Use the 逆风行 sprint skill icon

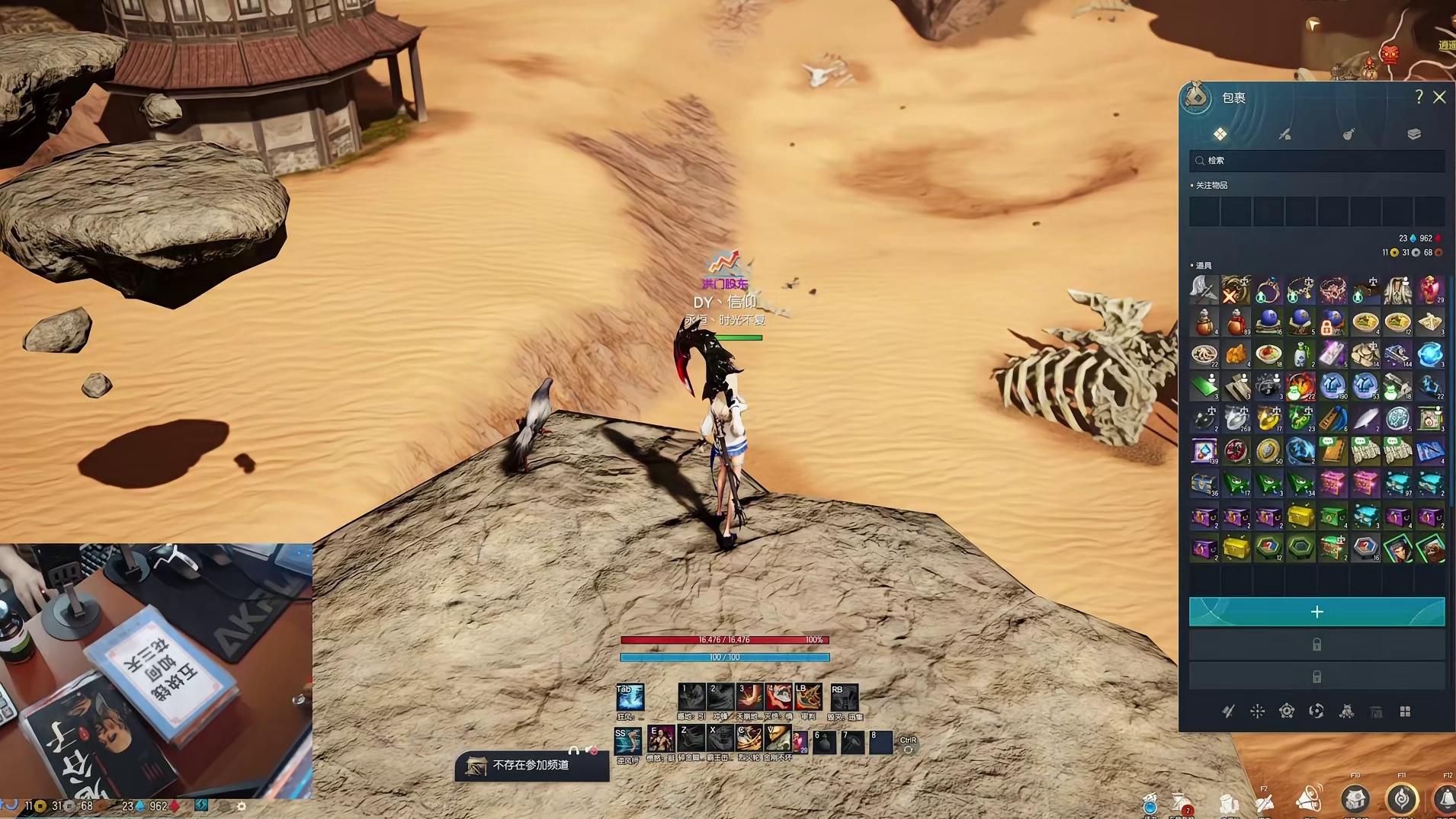click(x=627, y=740)
